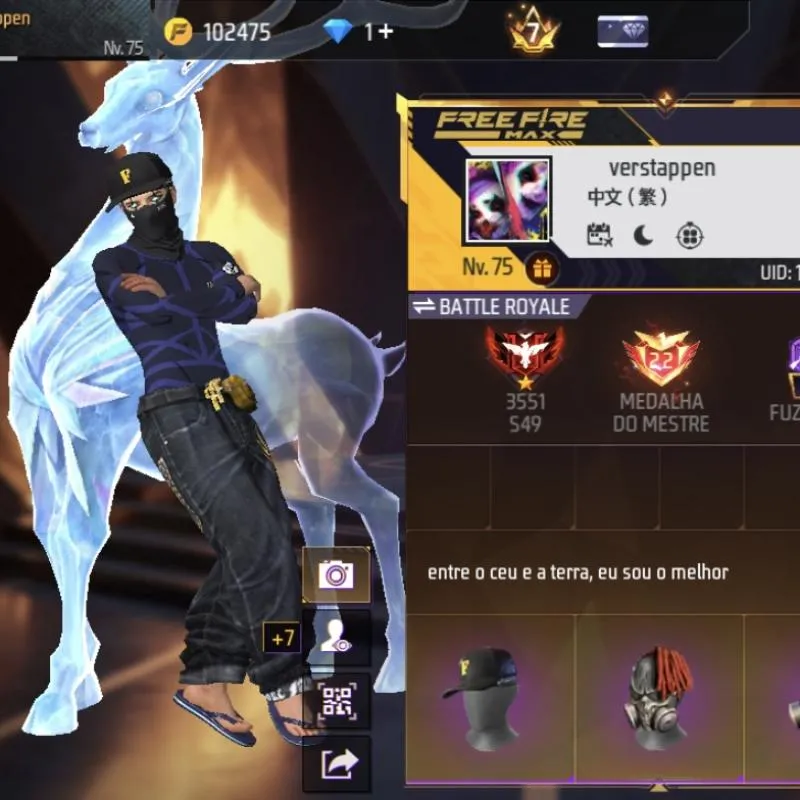Click the gift box beside Nv. 75
The width and height of the screenshot is (800, 800).
coord(543,268)
